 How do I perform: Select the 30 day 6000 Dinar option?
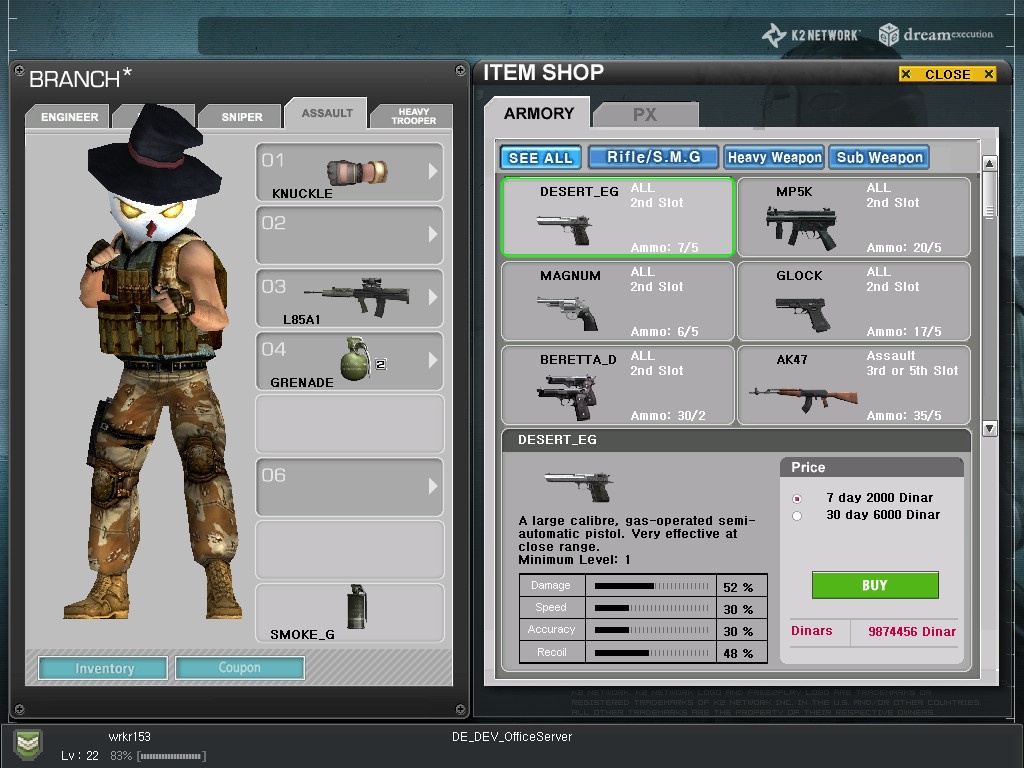click(x=797, y=516)
